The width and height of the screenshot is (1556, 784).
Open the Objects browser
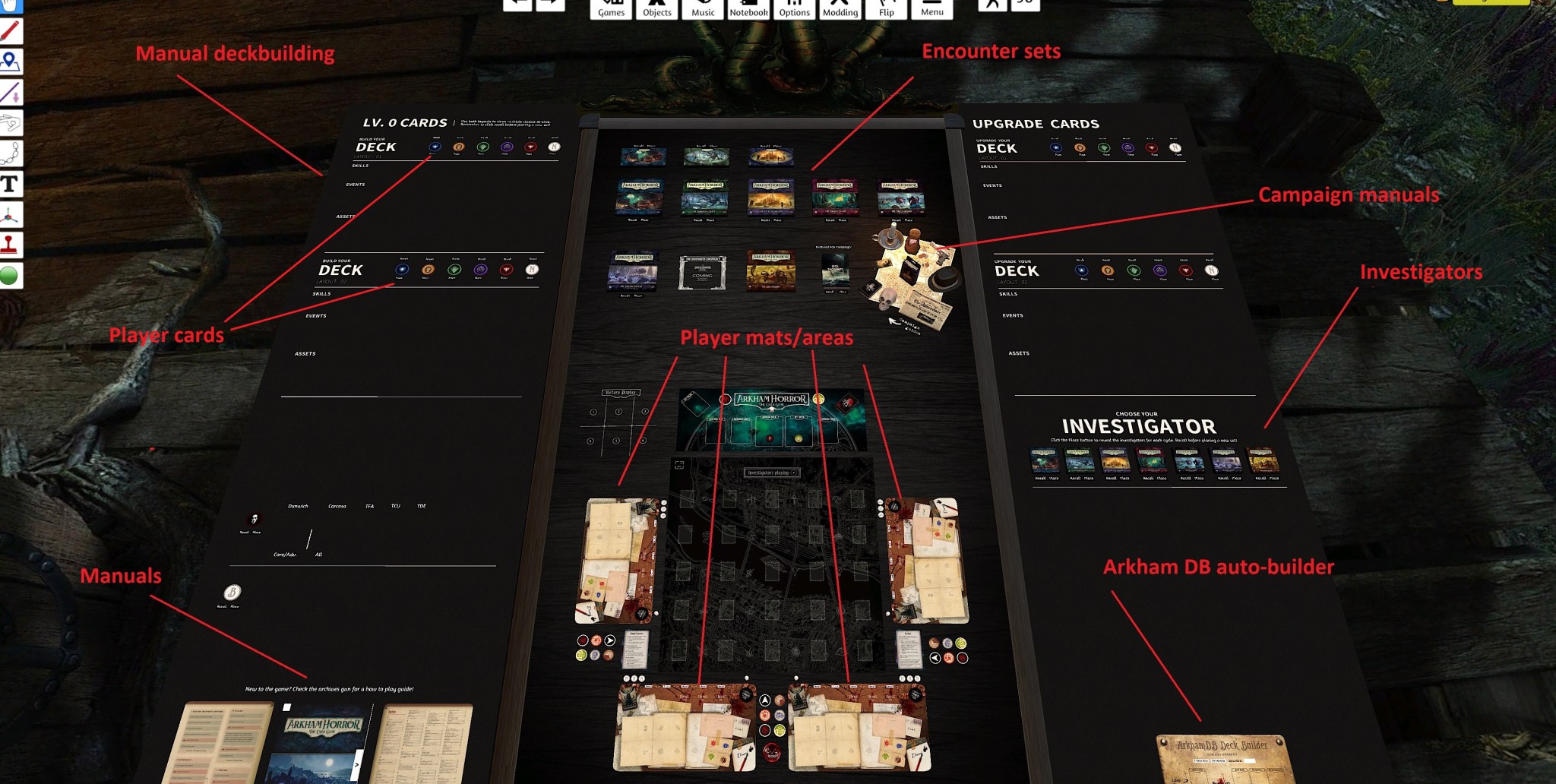pos(657,8)
